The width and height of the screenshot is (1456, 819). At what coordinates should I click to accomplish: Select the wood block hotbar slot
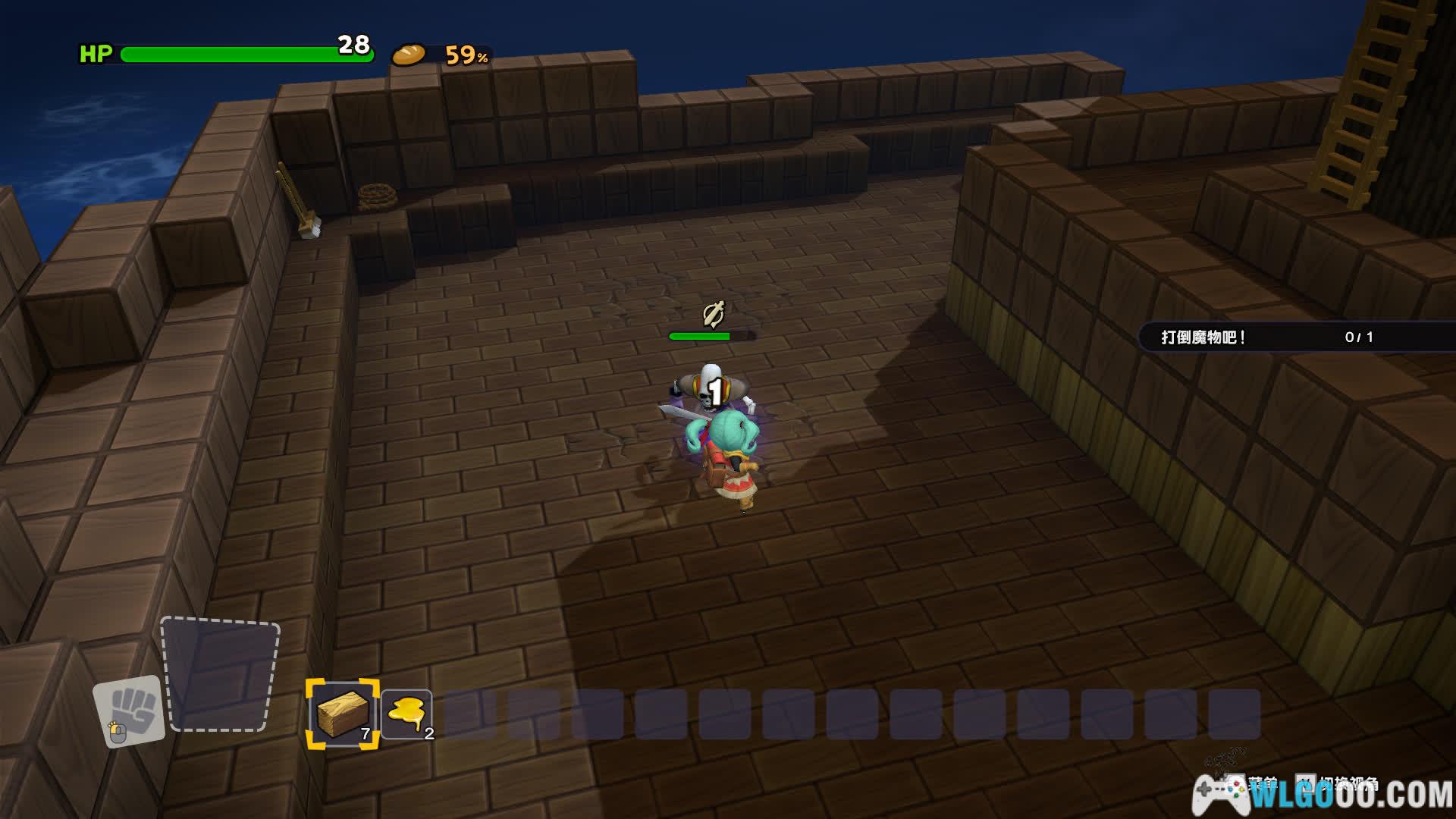click(x=342, y=714)
